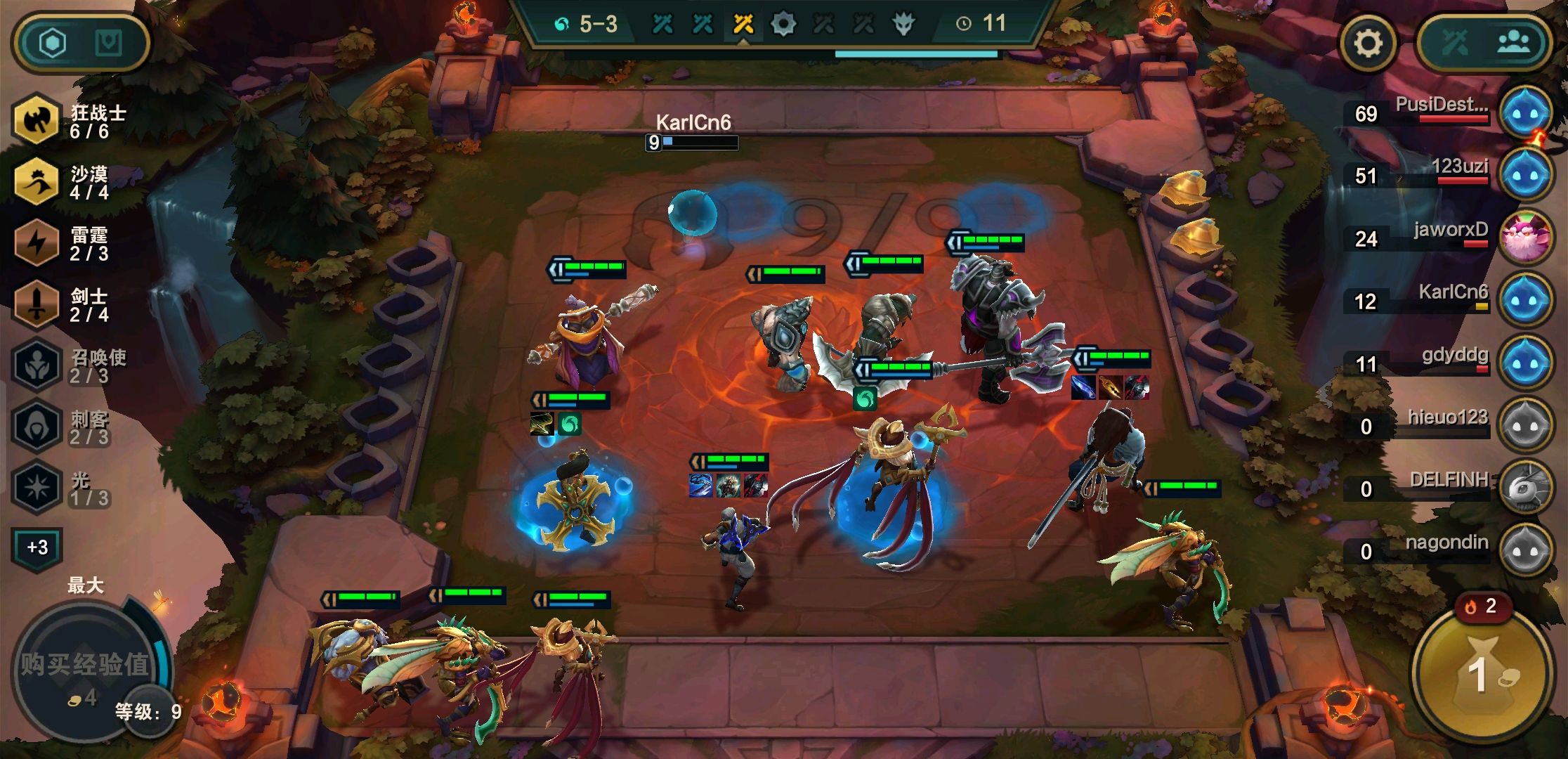
Task: View the Light 1/3 trait
Action: click(x=37, y=488)
